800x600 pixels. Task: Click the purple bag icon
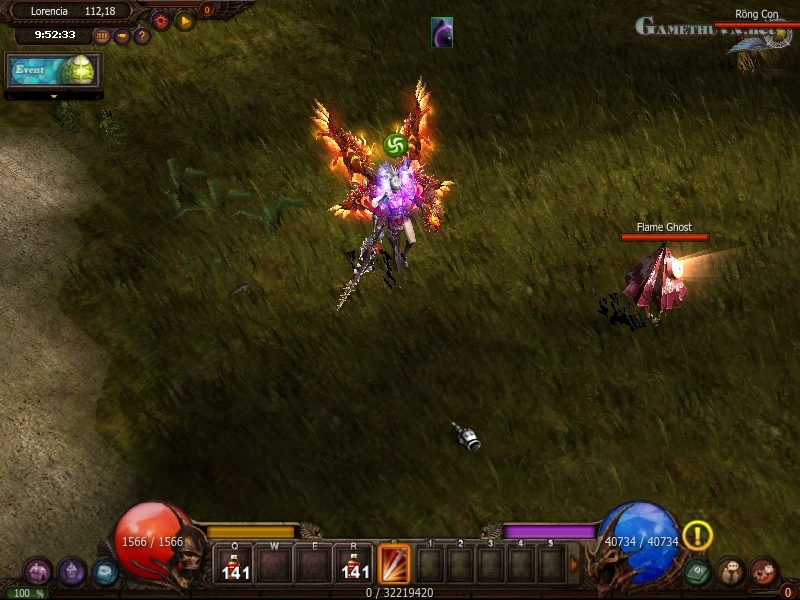72,572
